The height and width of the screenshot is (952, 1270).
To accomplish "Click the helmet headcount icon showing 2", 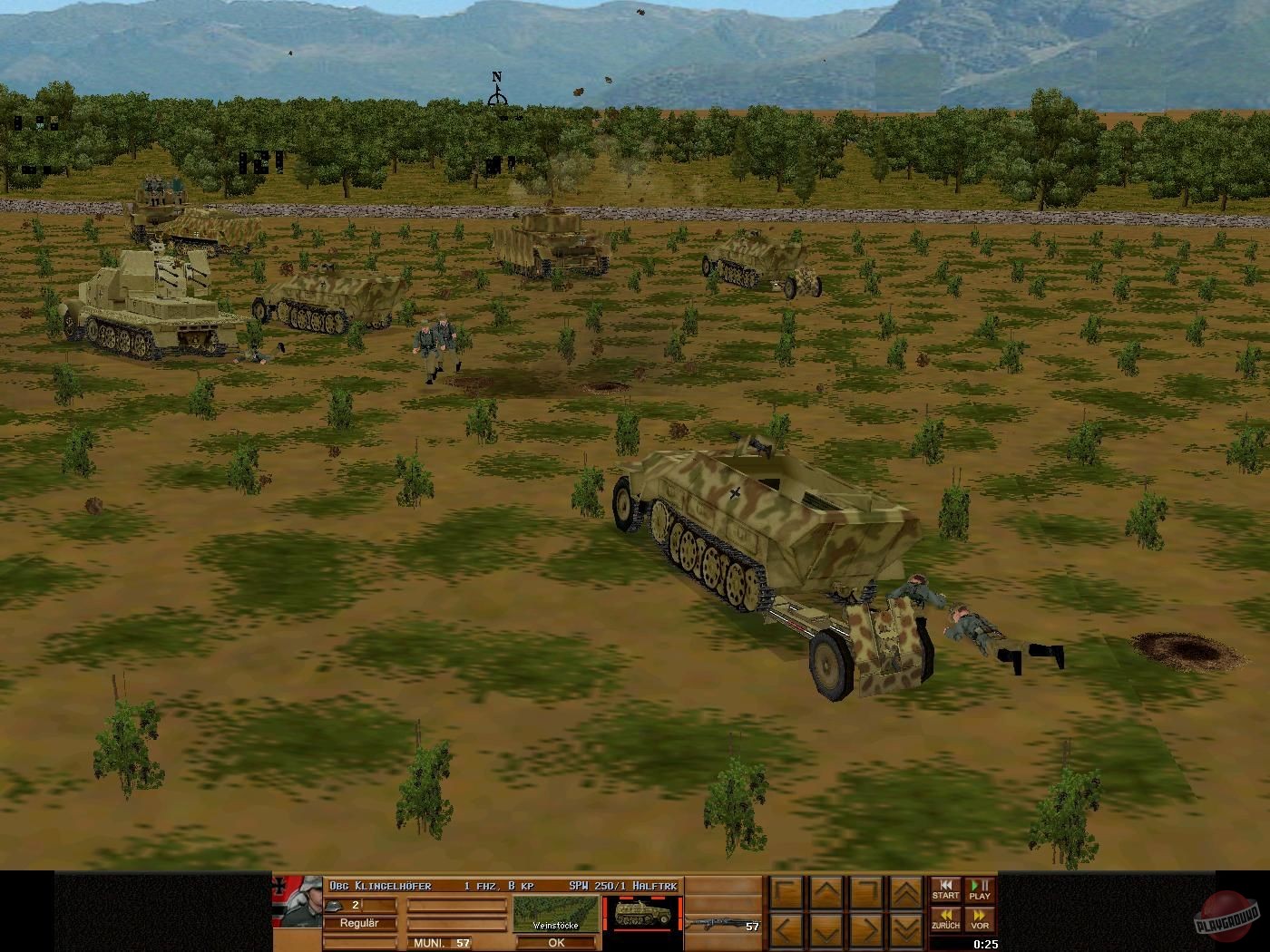I will (335, 905).
